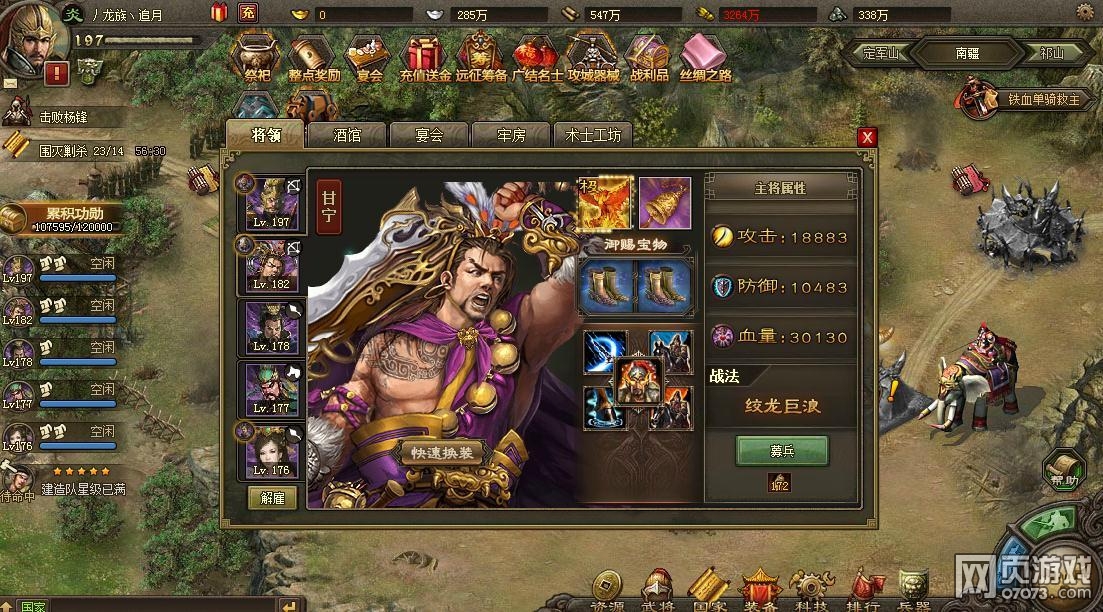
Task: Open the 宴会 tab
Action: 429,135
